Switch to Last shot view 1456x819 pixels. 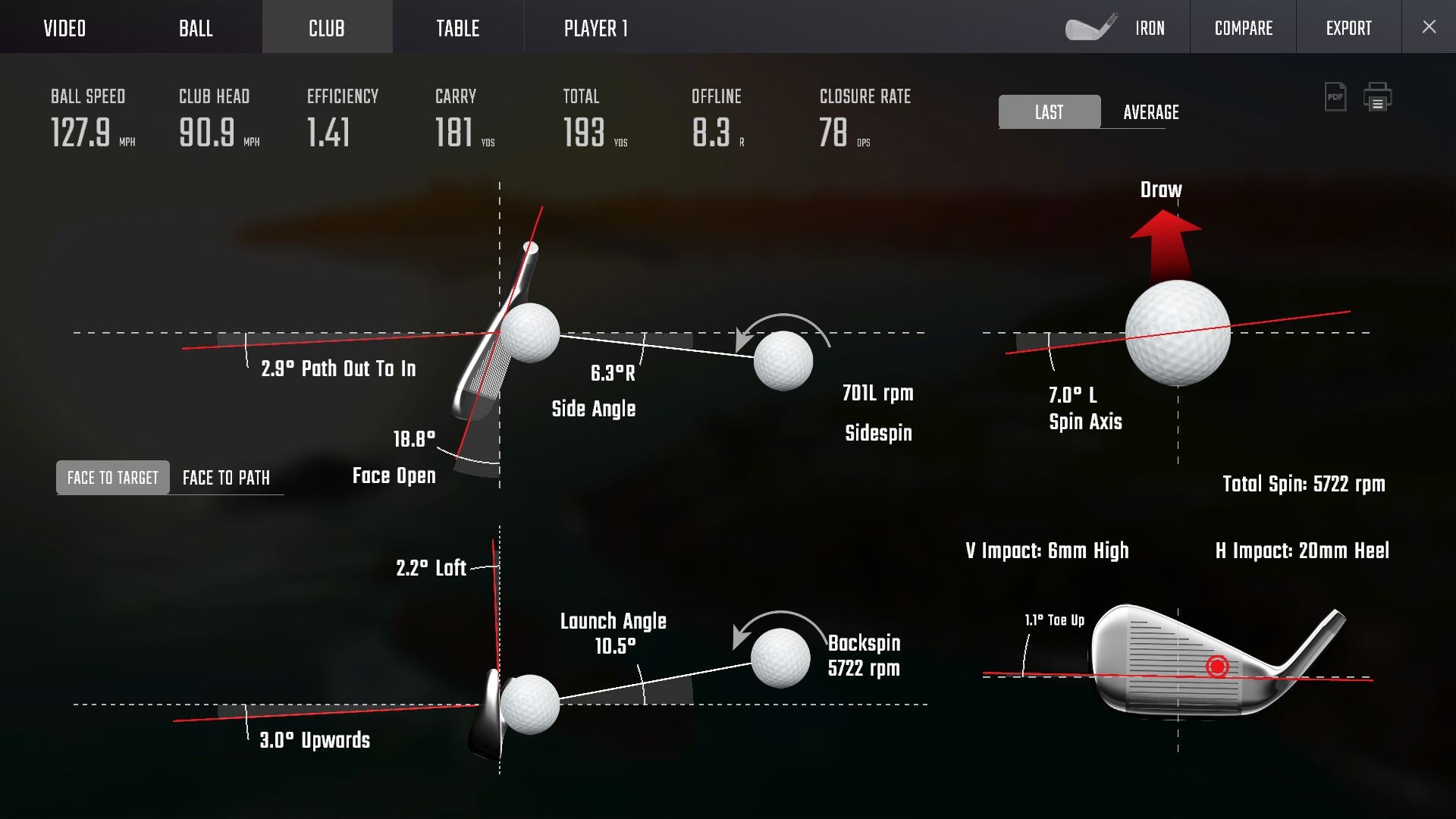[1049, 112]
